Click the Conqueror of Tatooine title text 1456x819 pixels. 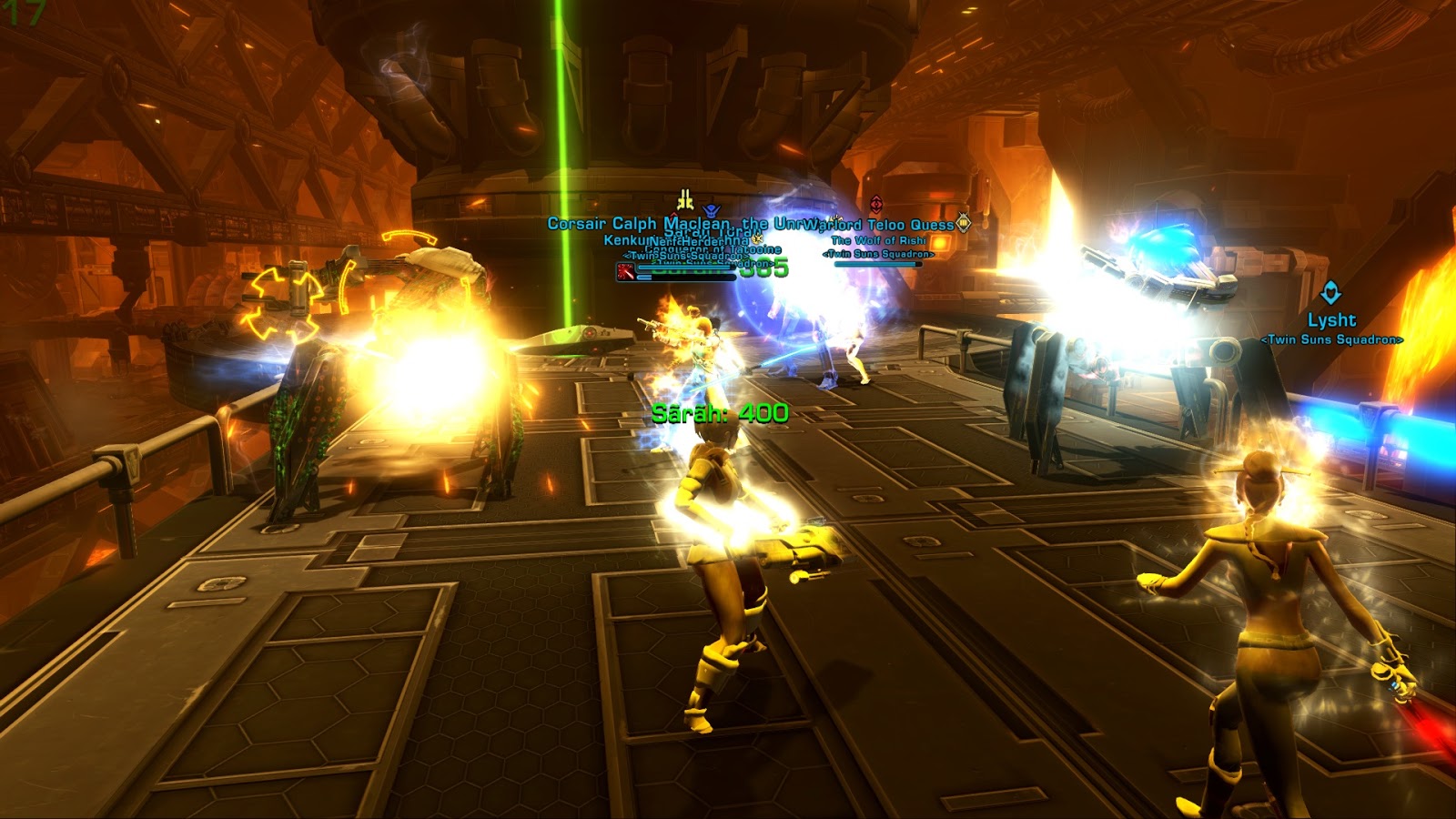click(x=713, y=250)
